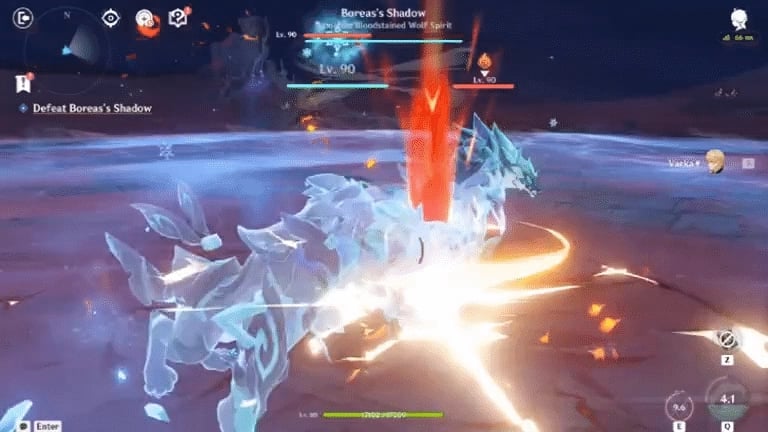Image resolution: width=768 pixels, height=432 pixels.
Task: Open the Paimon menu icon
Action: click(740, 19)
